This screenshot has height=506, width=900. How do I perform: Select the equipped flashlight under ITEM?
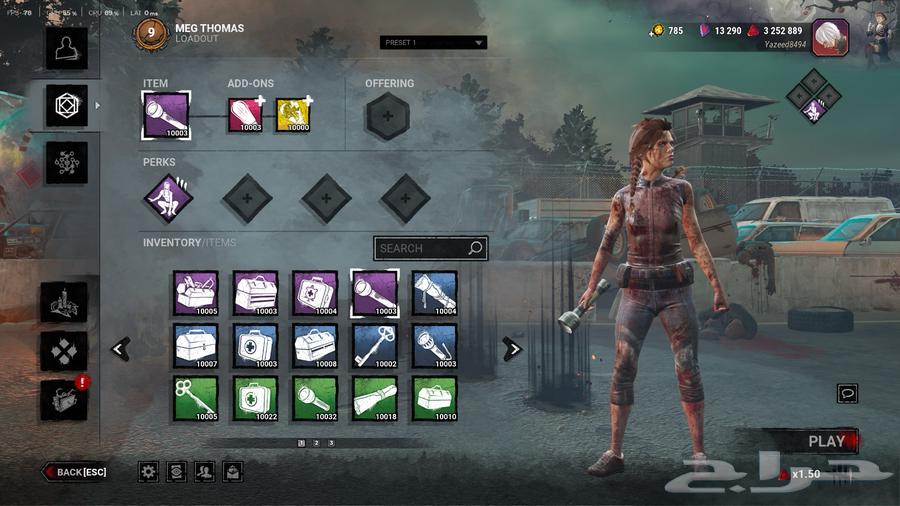pyautogui.click(x=166, y=115)
